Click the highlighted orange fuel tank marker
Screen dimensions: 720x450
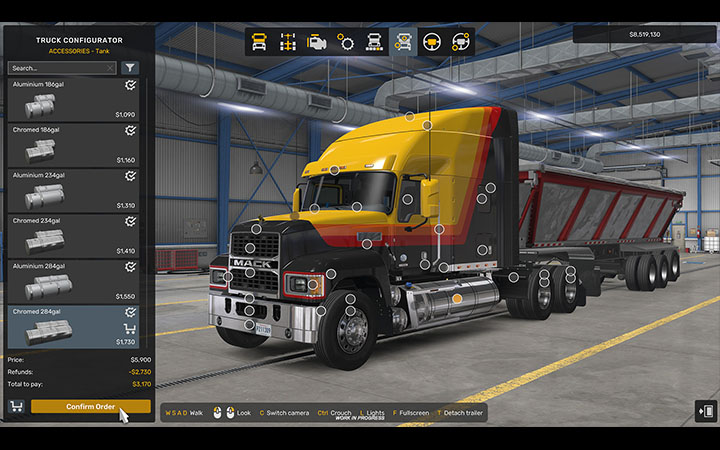(457, 298)
